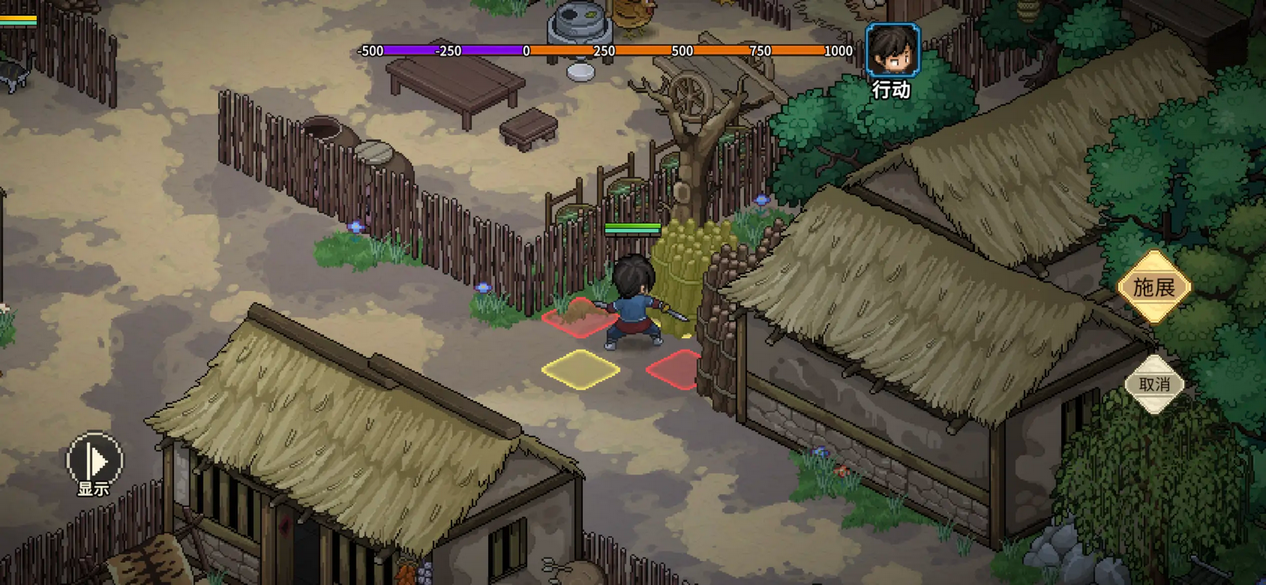
Task: Choose the yellow highlighted target tile
Action: point(580,368)
